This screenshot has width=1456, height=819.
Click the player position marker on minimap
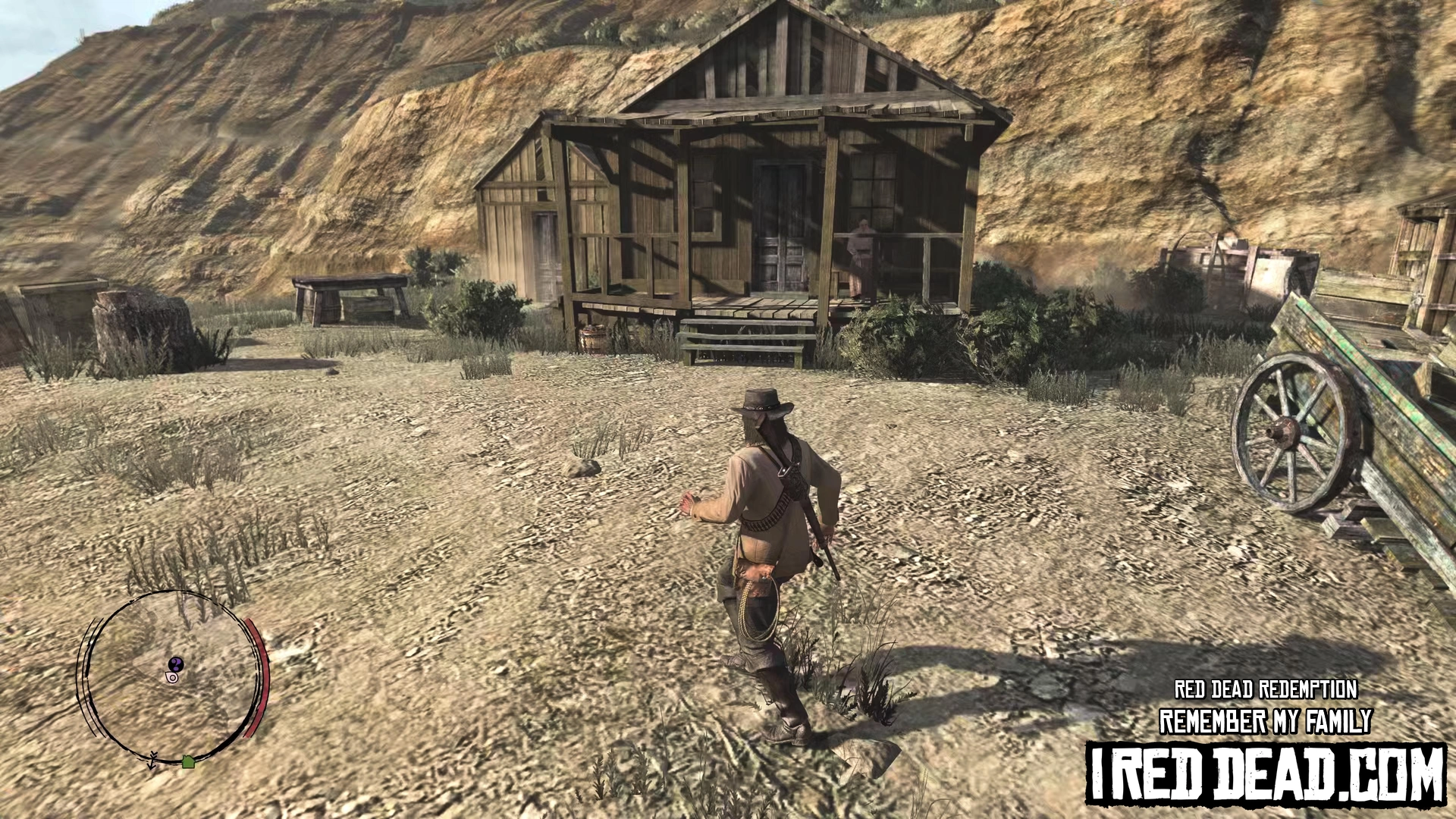(x=173, y=676)
